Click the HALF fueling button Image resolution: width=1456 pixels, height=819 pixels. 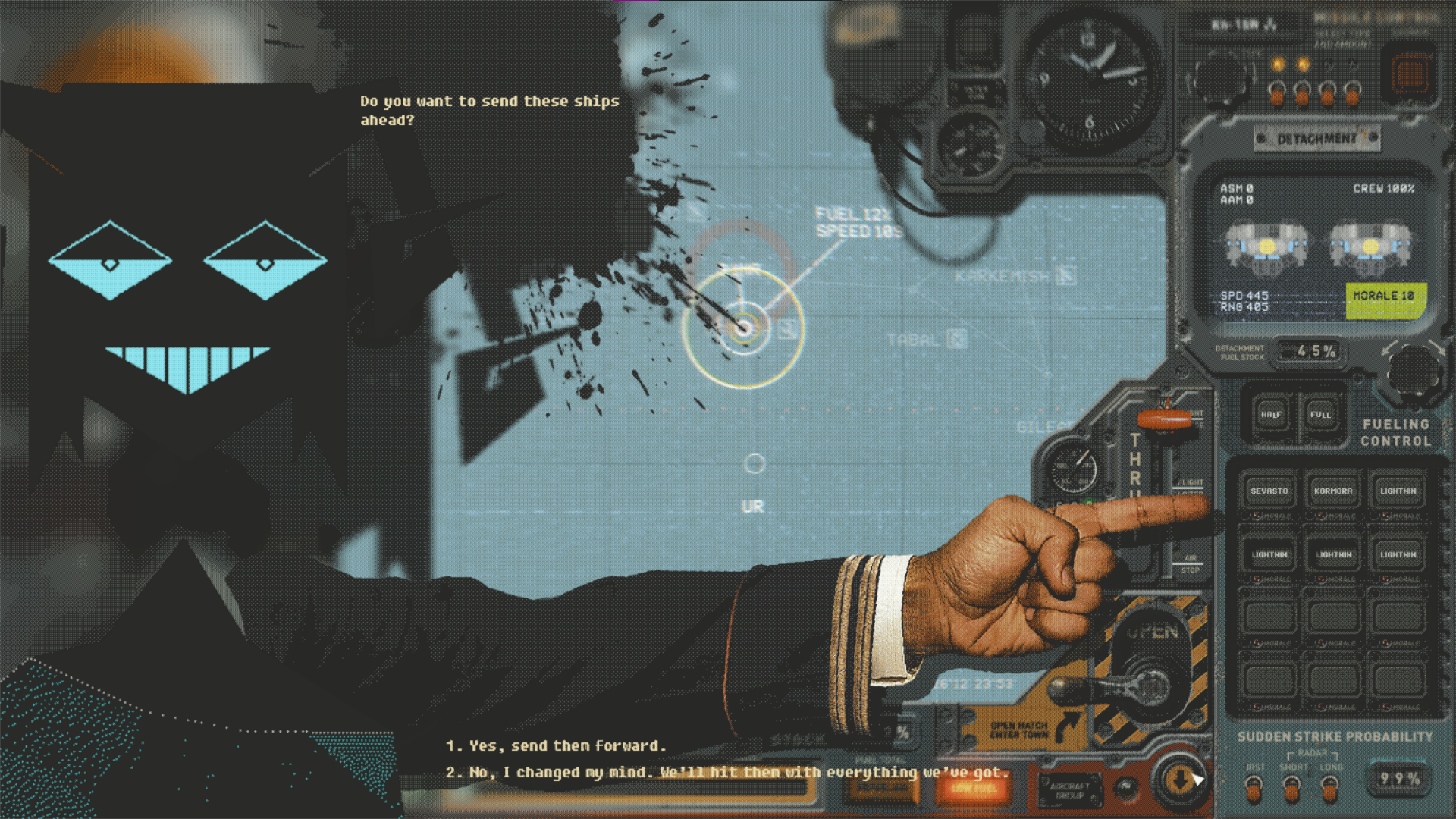point(1271,415)
